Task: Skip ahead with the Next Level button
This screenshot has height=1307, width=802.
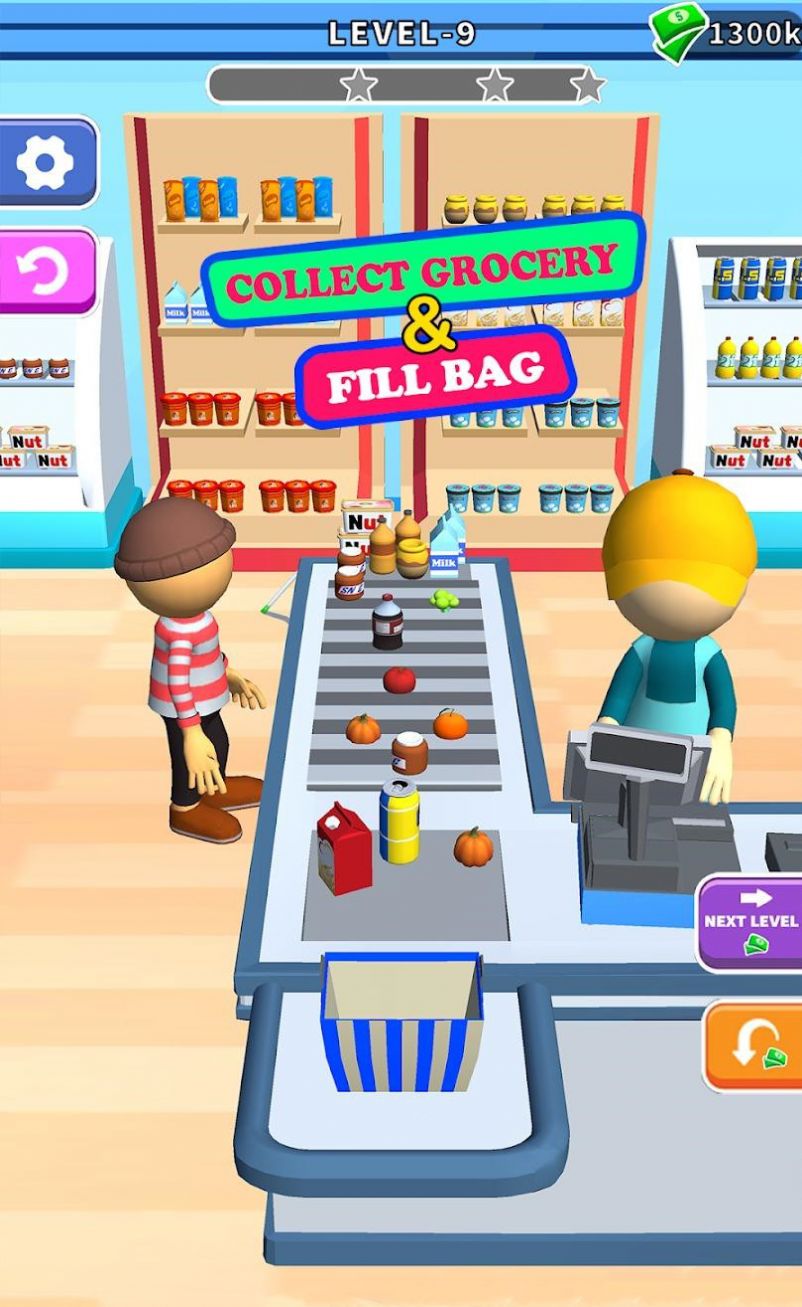Action: tap(750, 923)
